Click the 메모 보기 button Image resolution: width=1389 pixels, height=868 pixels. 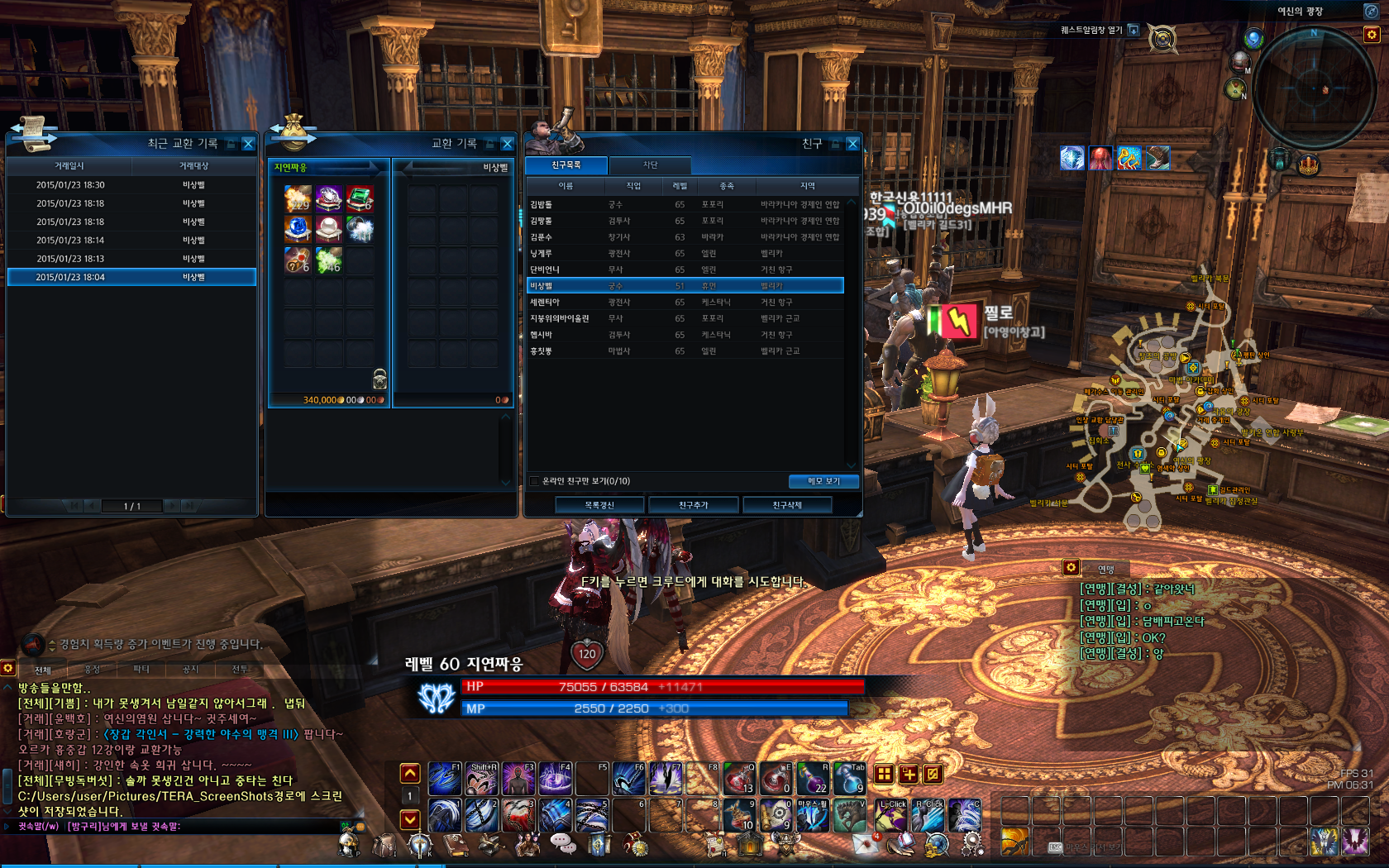[x=823, y=481]
